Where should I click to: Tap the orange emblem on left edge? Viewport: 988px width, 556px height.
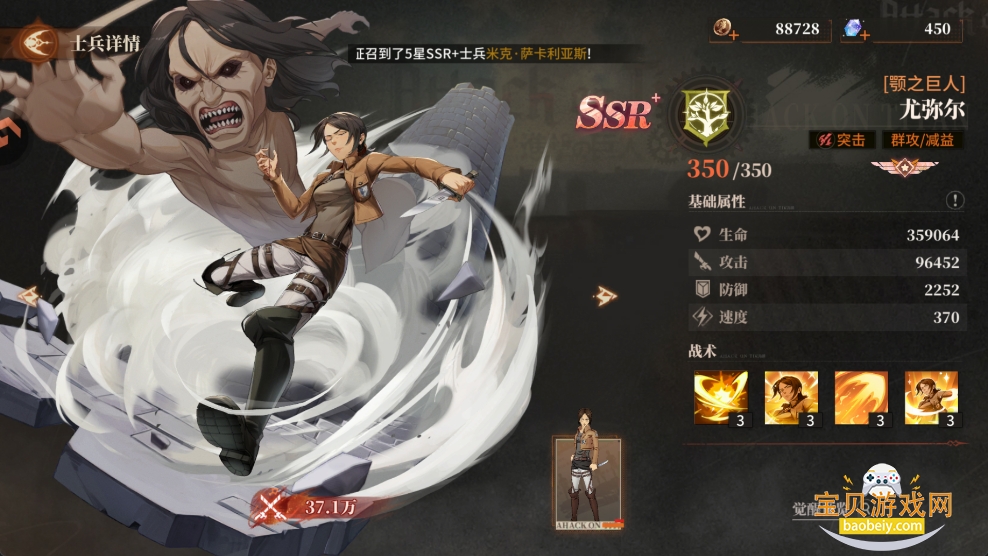point(8,133)
